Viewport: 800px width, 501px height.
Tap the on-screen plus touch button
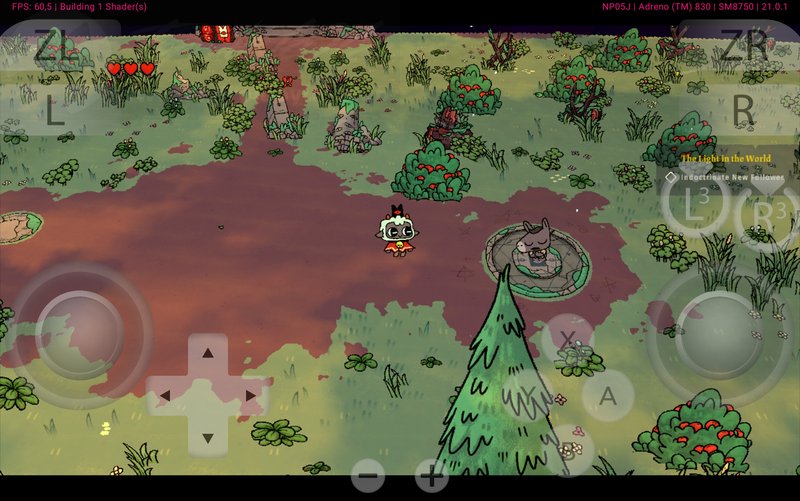[431, 476]
